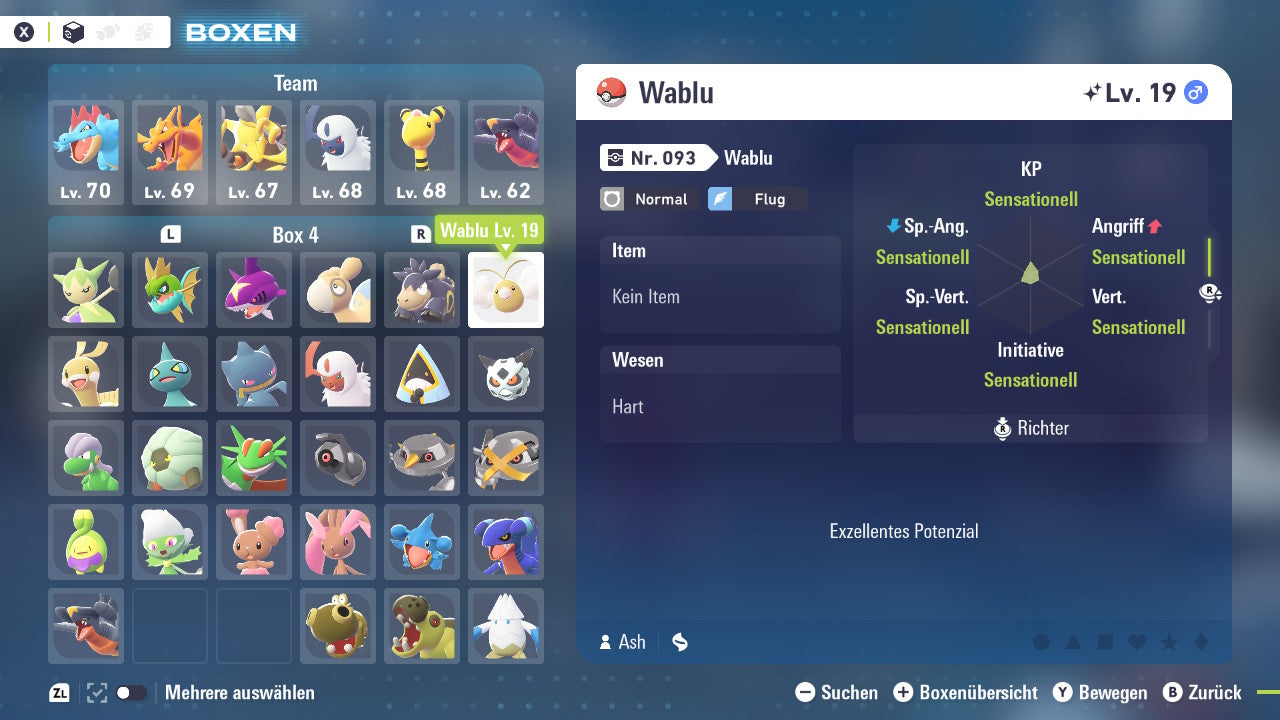Activate the Richter stat judge
This screenshot has height=720, width=1280.
coord(1030,428)
